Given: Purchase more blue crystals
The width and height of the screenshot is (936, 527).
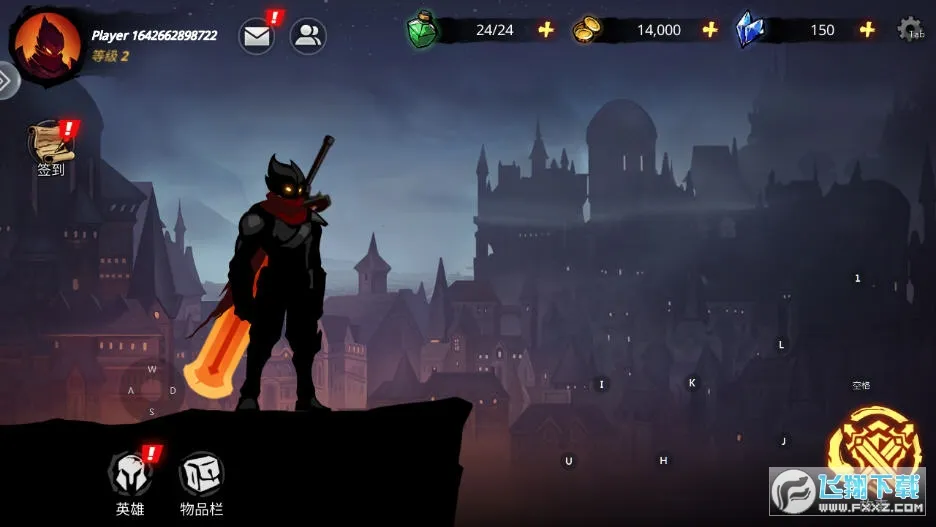Looking at the screenshot, I should [x=867, y=30].
